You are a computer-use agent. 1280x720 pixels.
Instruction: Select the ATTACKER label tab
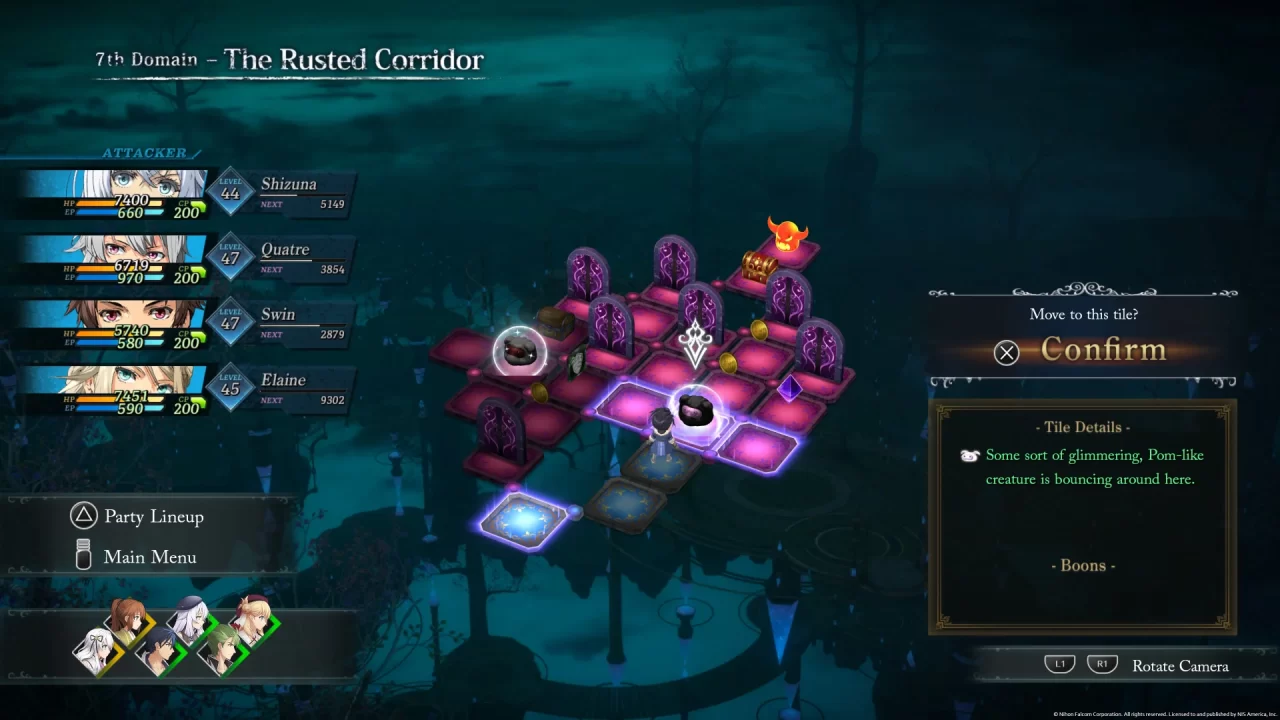(145, 152)
